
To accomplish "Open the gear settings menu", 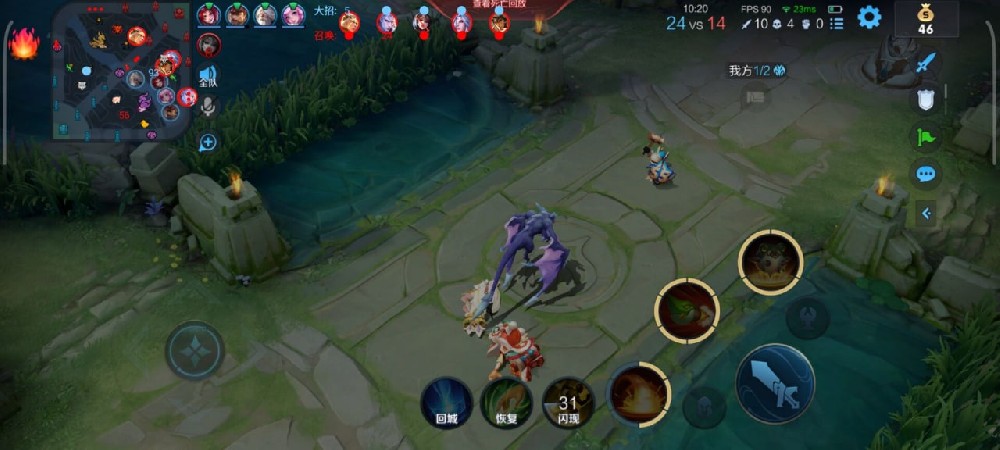I will pyautogui.click(x=869, y=17).
